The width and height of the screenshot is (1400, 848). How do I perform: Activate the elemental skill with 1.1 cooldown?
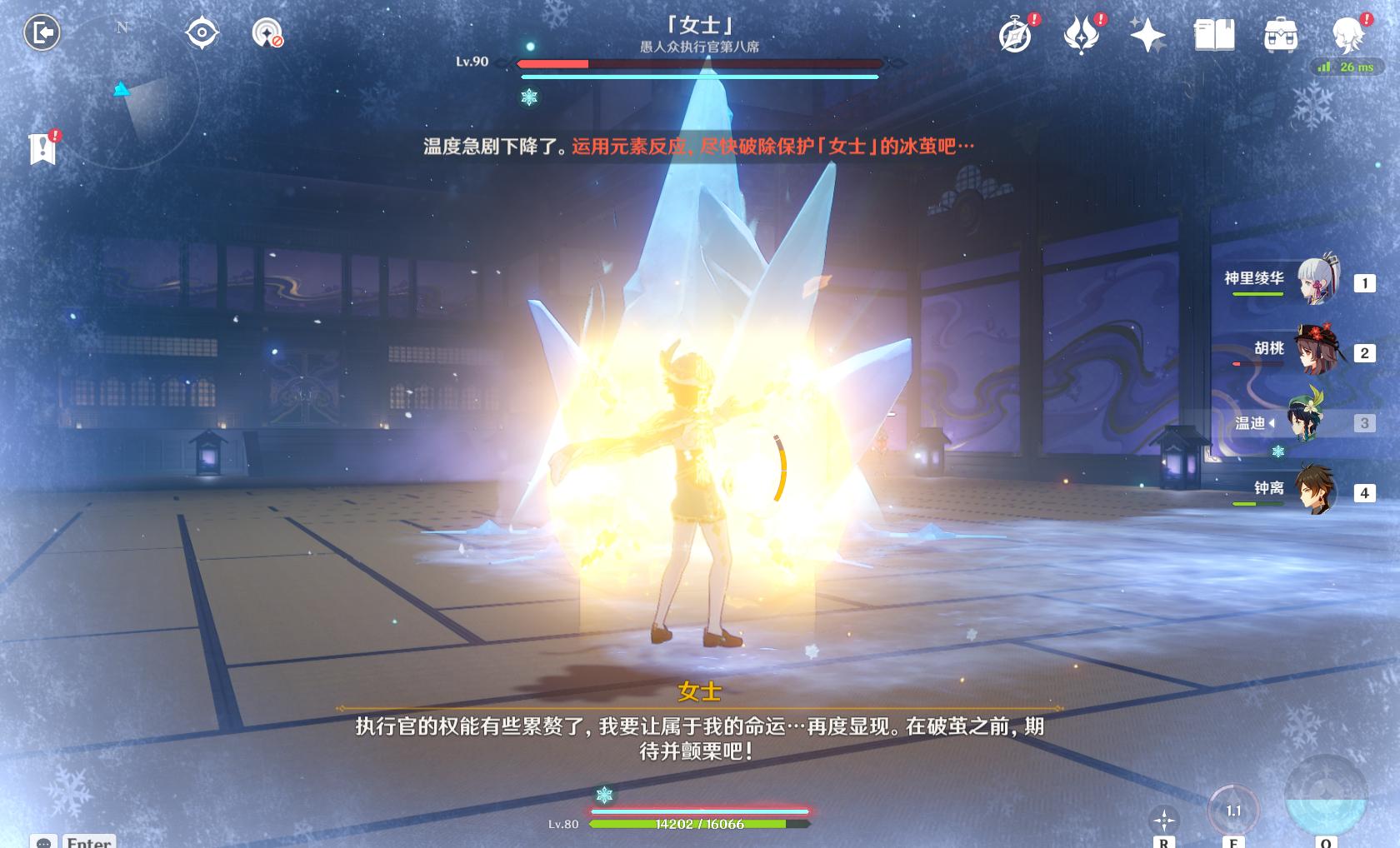pyautogui.click(x=1232, y=811)
